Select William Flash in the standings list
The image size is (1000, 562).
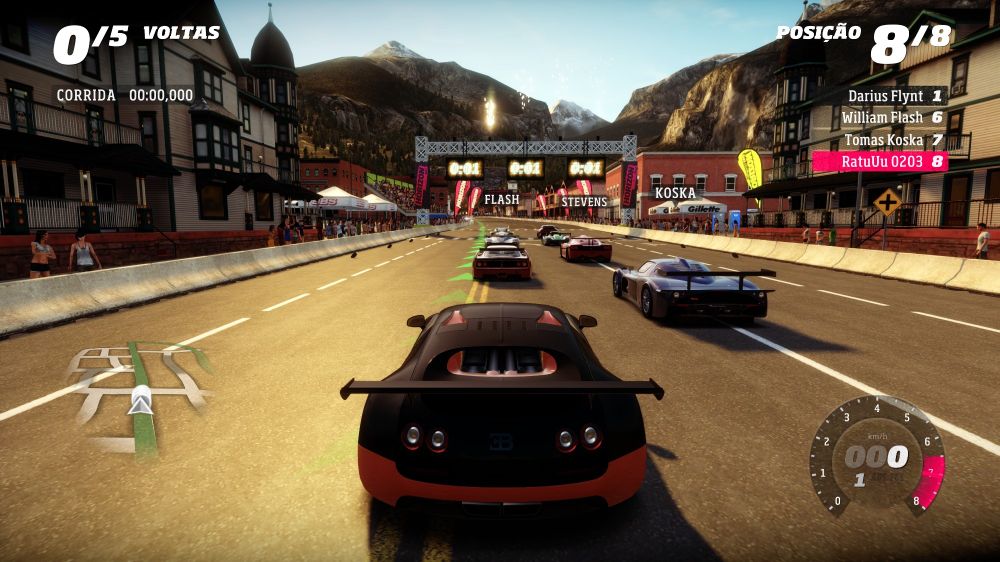894,118
